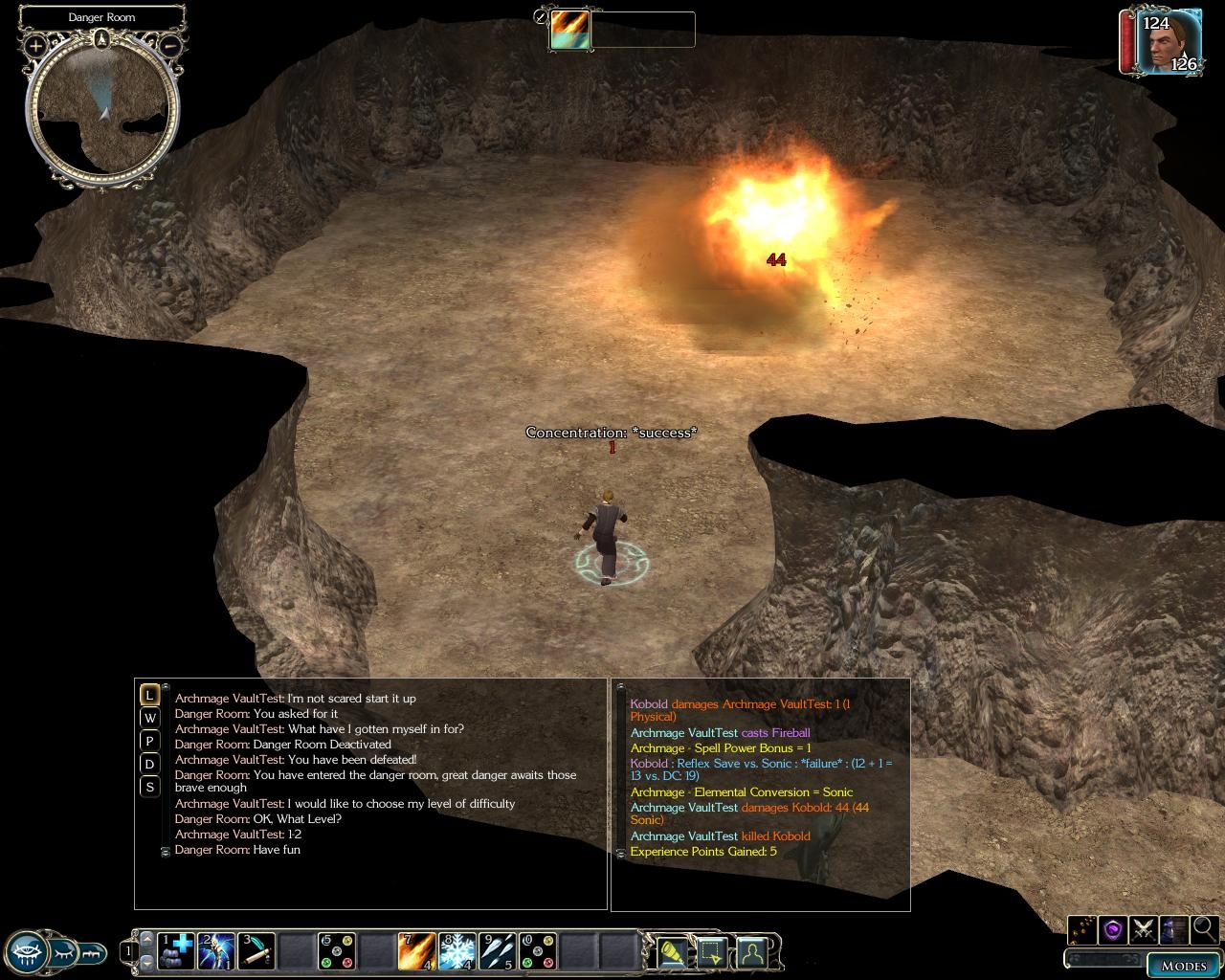The image size is (1225, 980).
Task: Cast the snowflake ice spell in slot 8
Action: coord(457,951)
